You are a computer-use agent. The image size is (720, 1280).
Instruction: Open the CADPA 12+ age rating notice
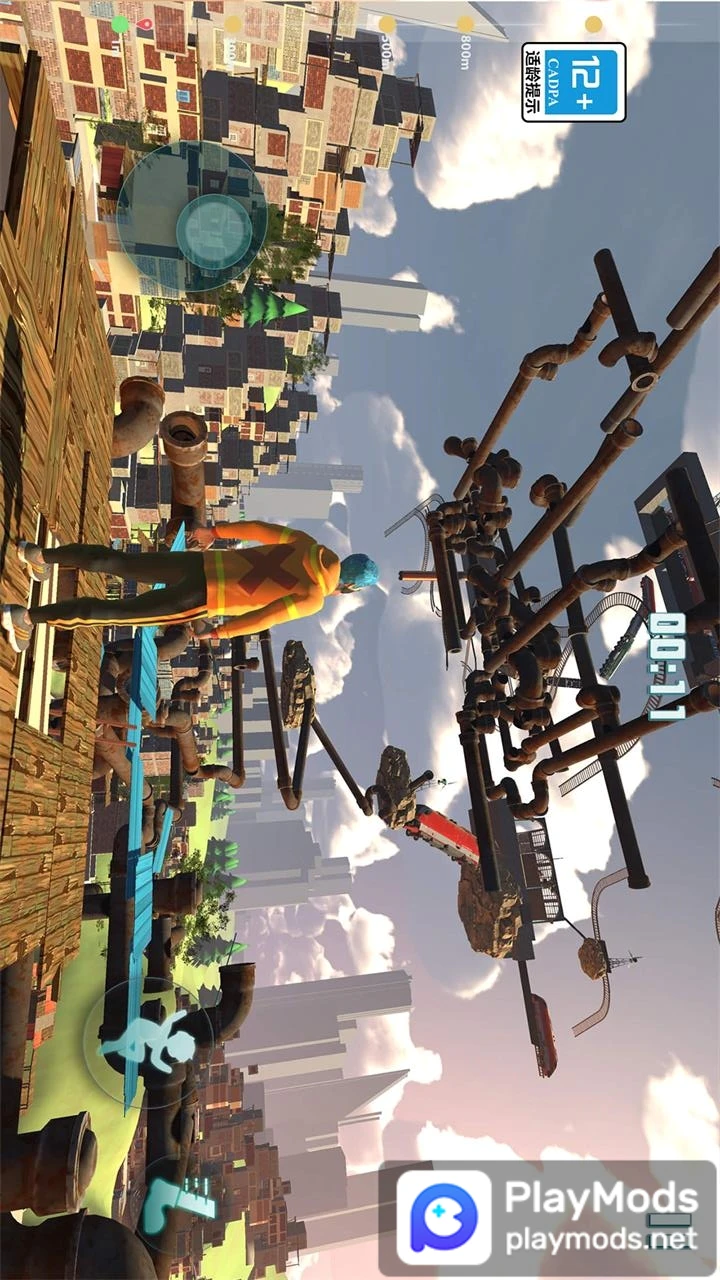click(x=574, y=82)
